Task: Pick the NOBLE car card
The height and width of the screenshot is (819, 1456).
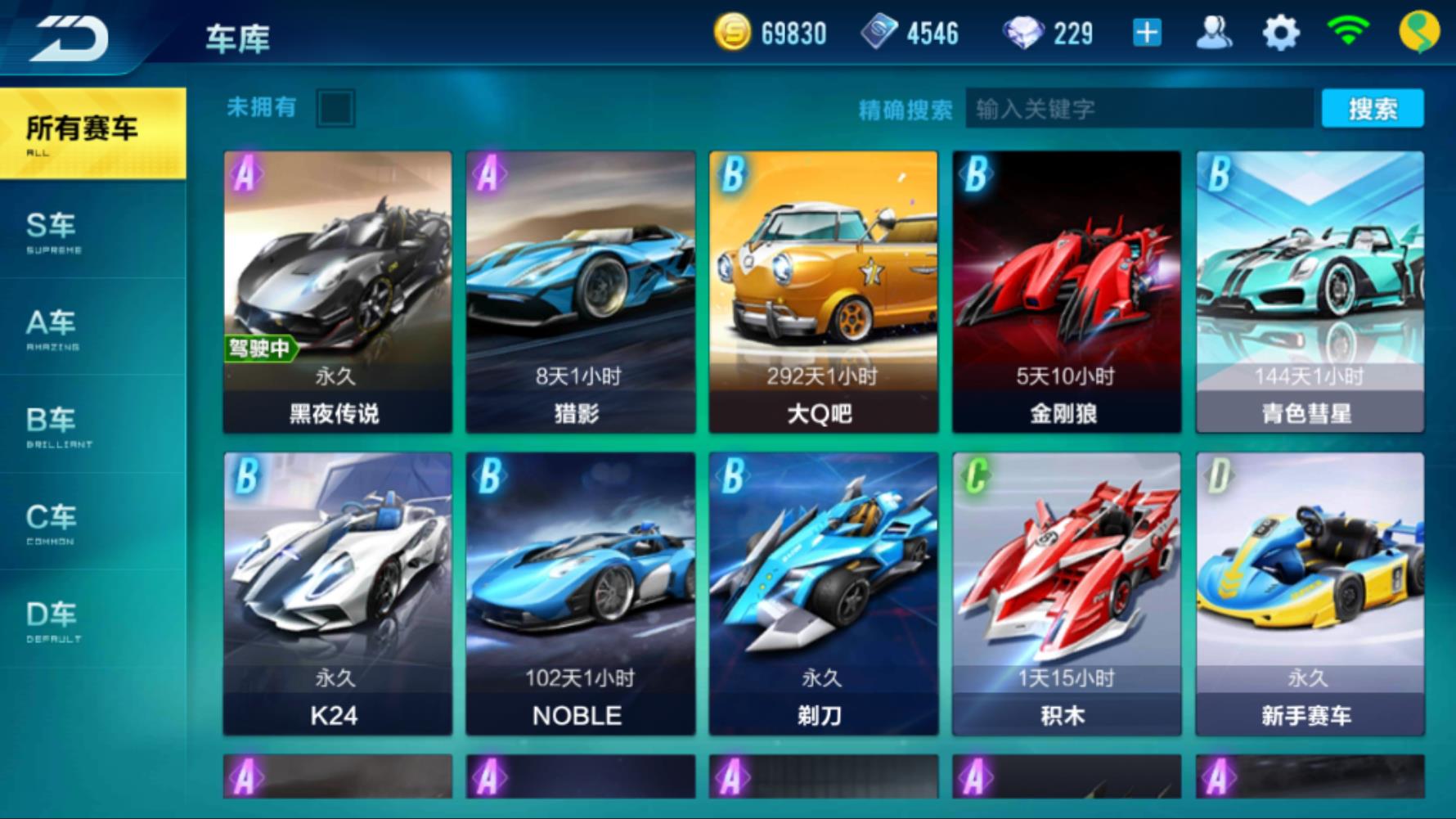Action: [x=580, y=593]
